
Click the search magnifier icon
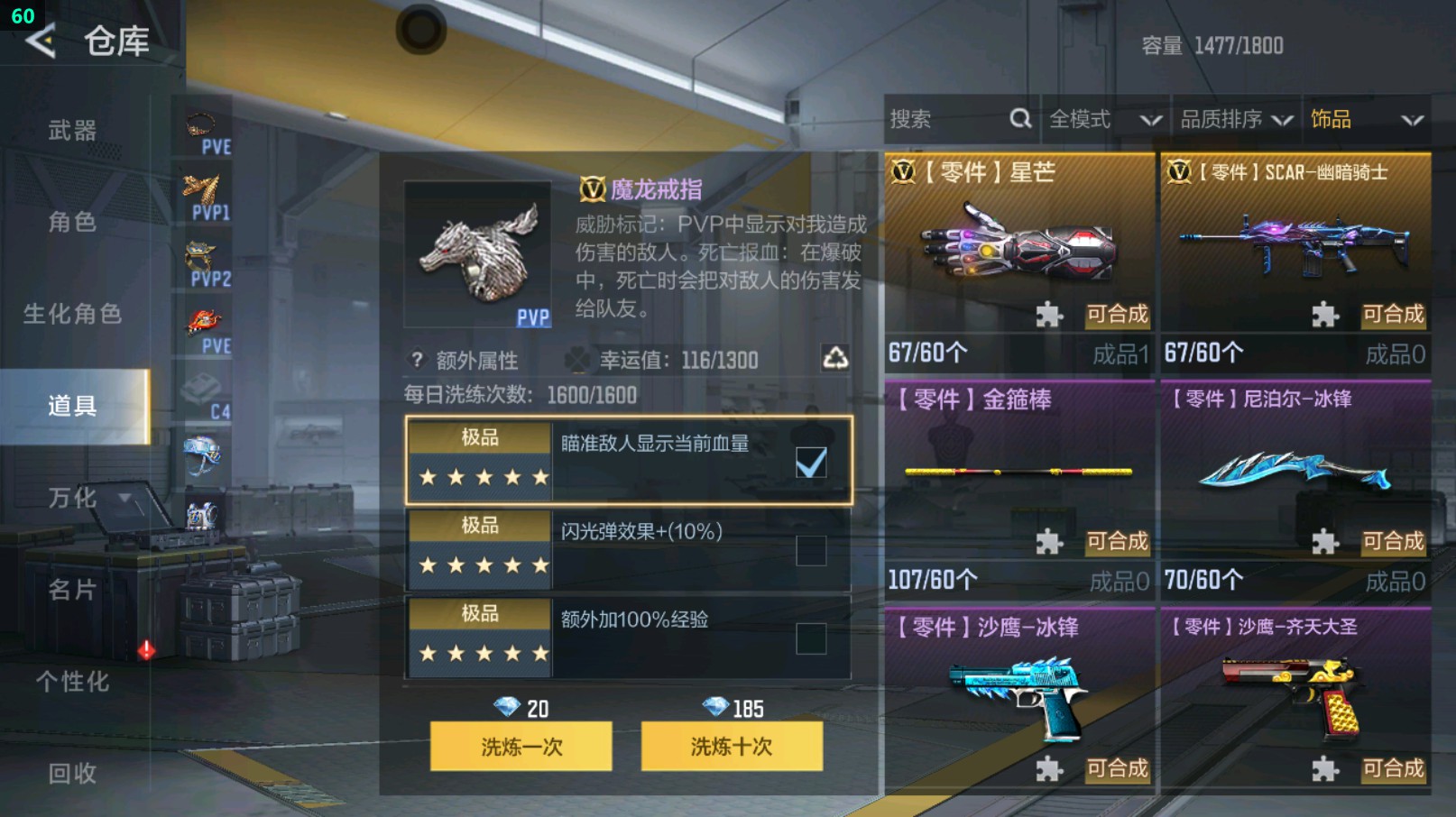coord(1020,118)
